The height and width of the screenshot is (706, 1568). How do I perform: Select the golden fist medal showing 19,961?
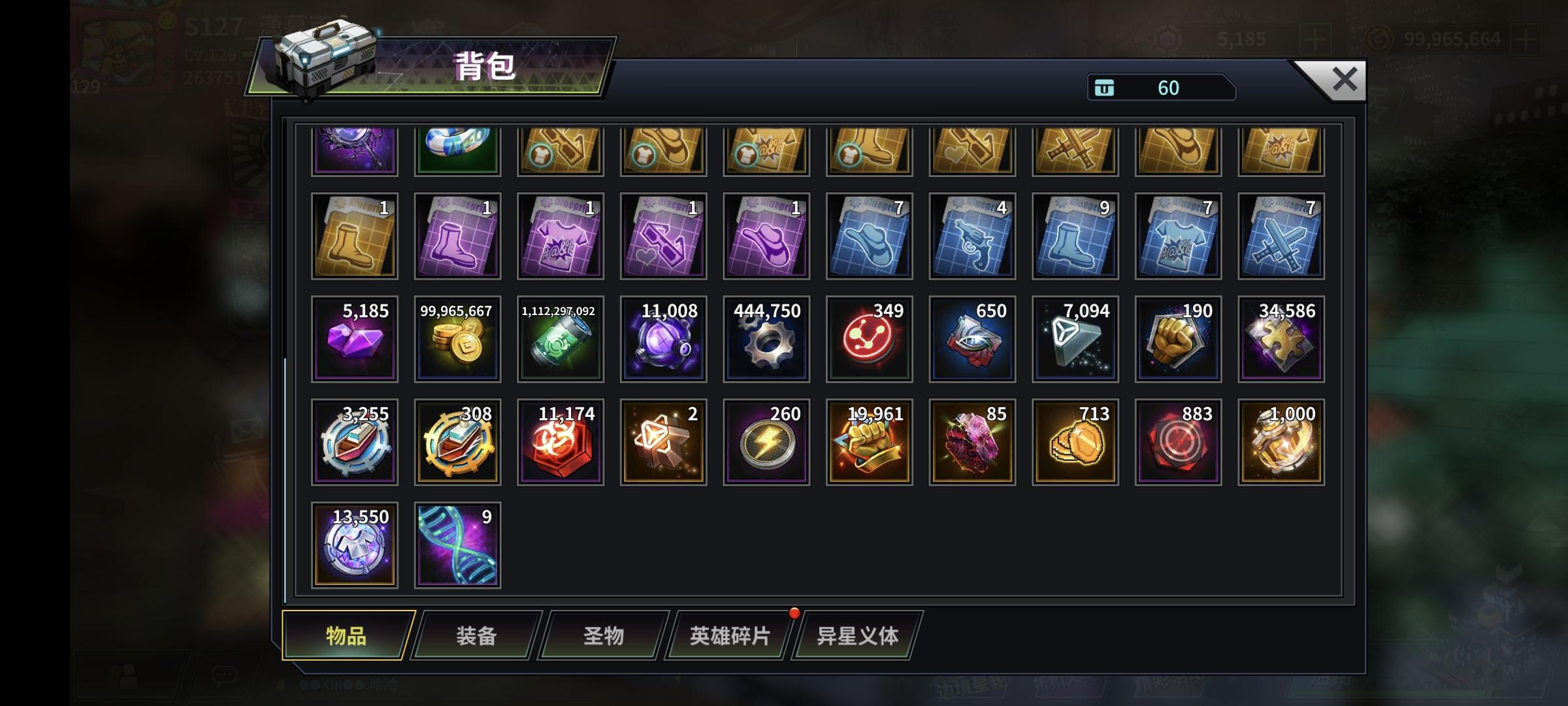[868, 441]
